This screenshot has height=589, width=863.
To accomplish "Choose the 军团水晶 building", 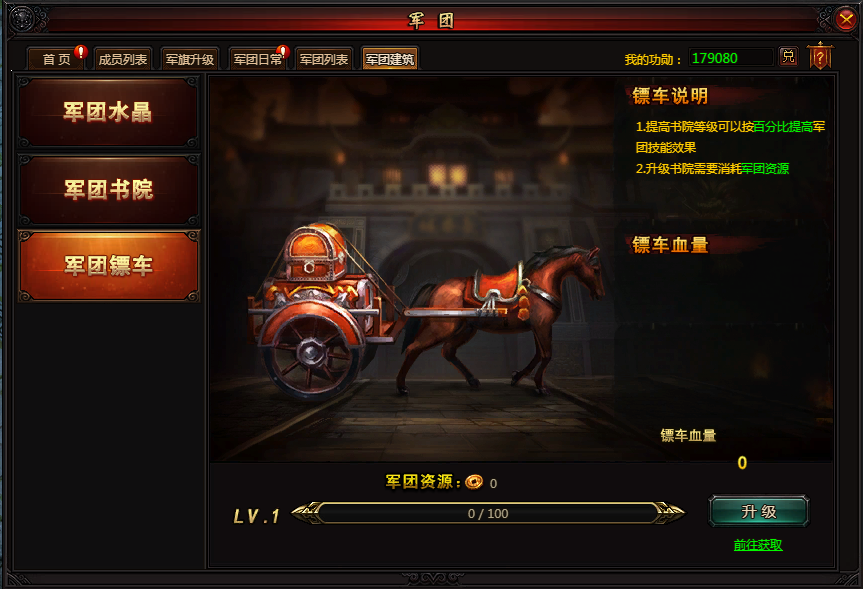I will [108, 113].
